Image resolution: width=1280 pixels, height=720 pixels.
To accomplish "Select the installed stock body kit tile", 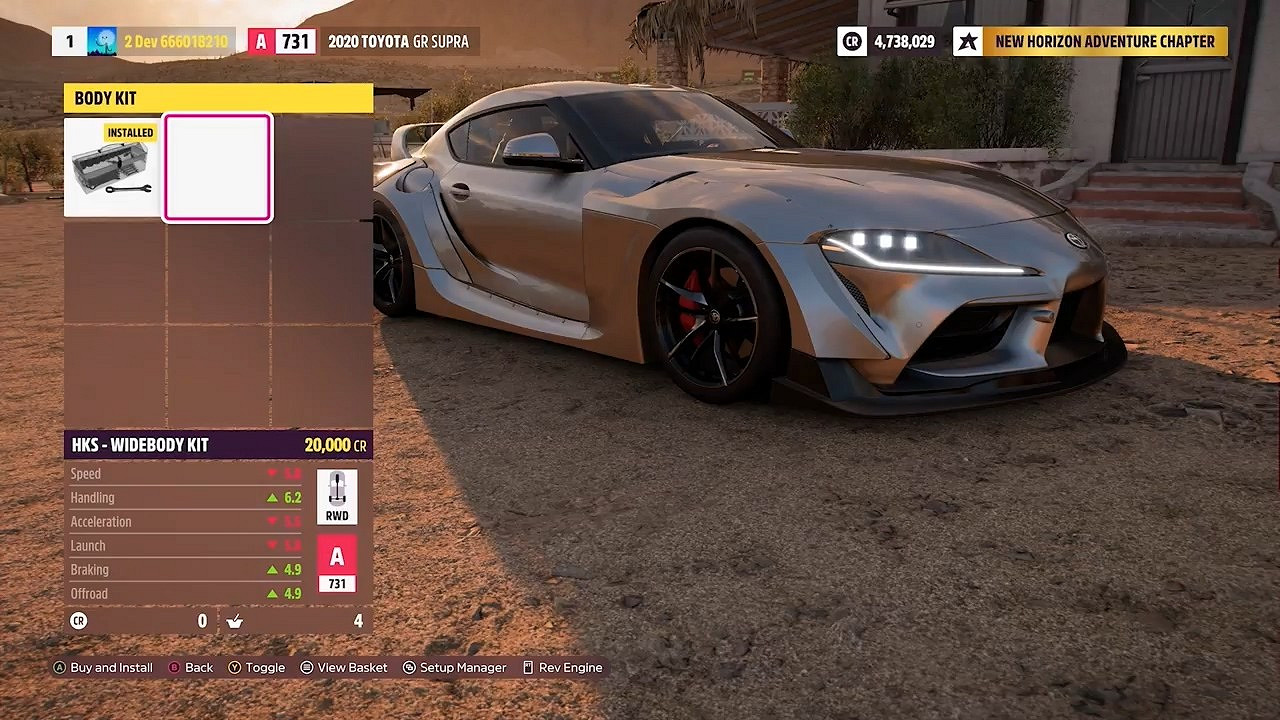I will click(114, 168).
